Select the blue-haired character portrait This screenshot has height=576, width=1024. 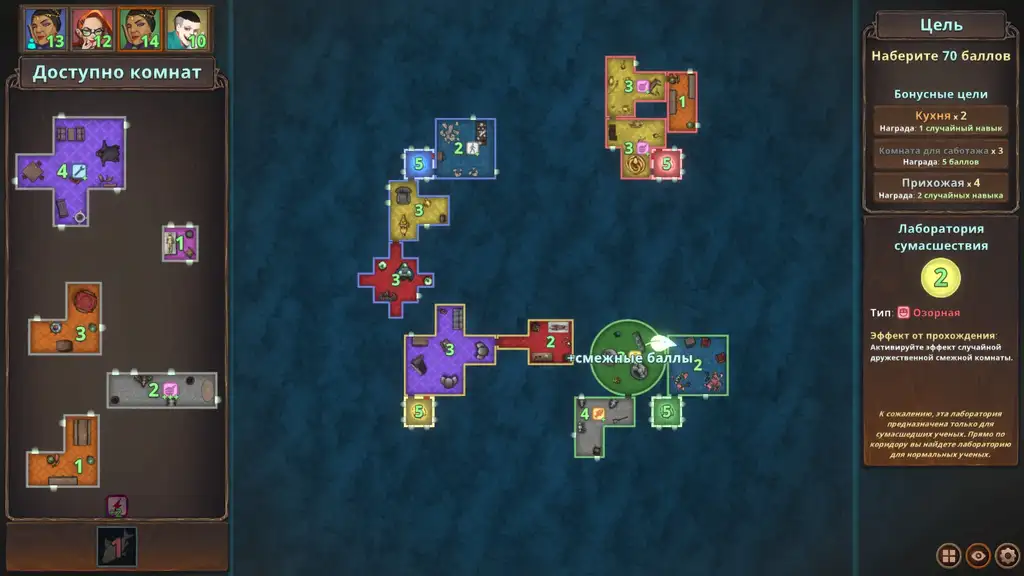pos(43,29)
